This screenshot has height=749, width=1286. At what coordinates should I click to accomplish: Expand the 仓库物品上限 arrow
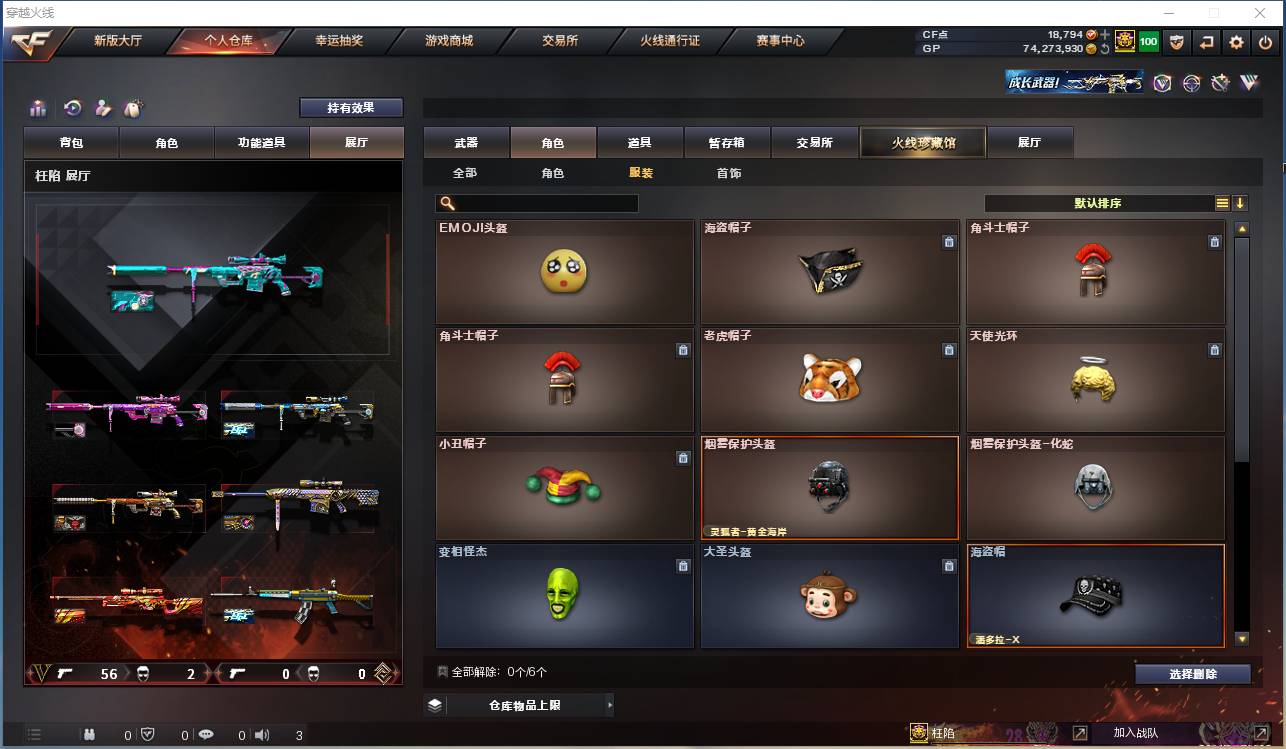point(610,705)
